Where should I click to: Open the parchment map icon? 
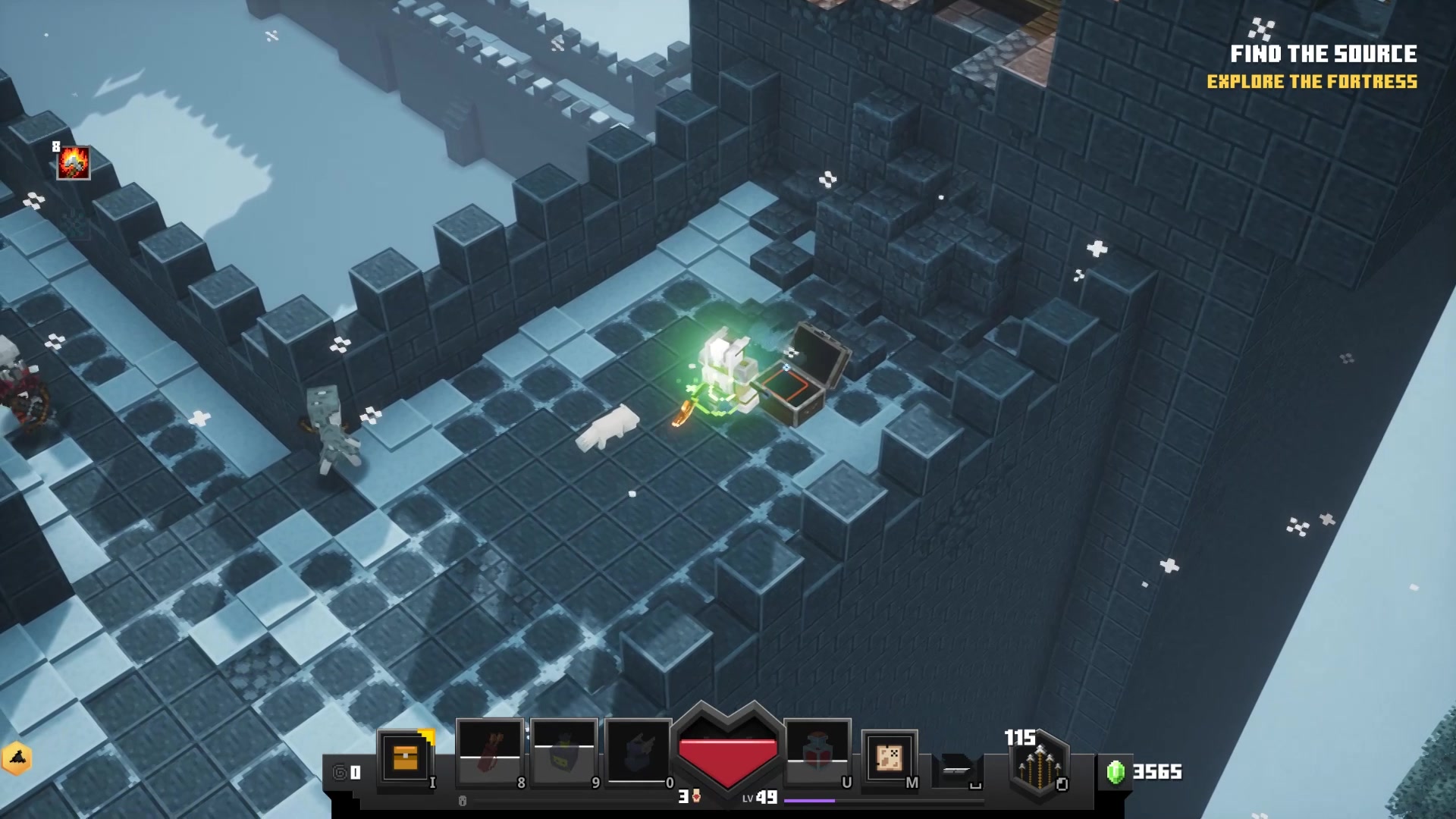click(889, 758)
